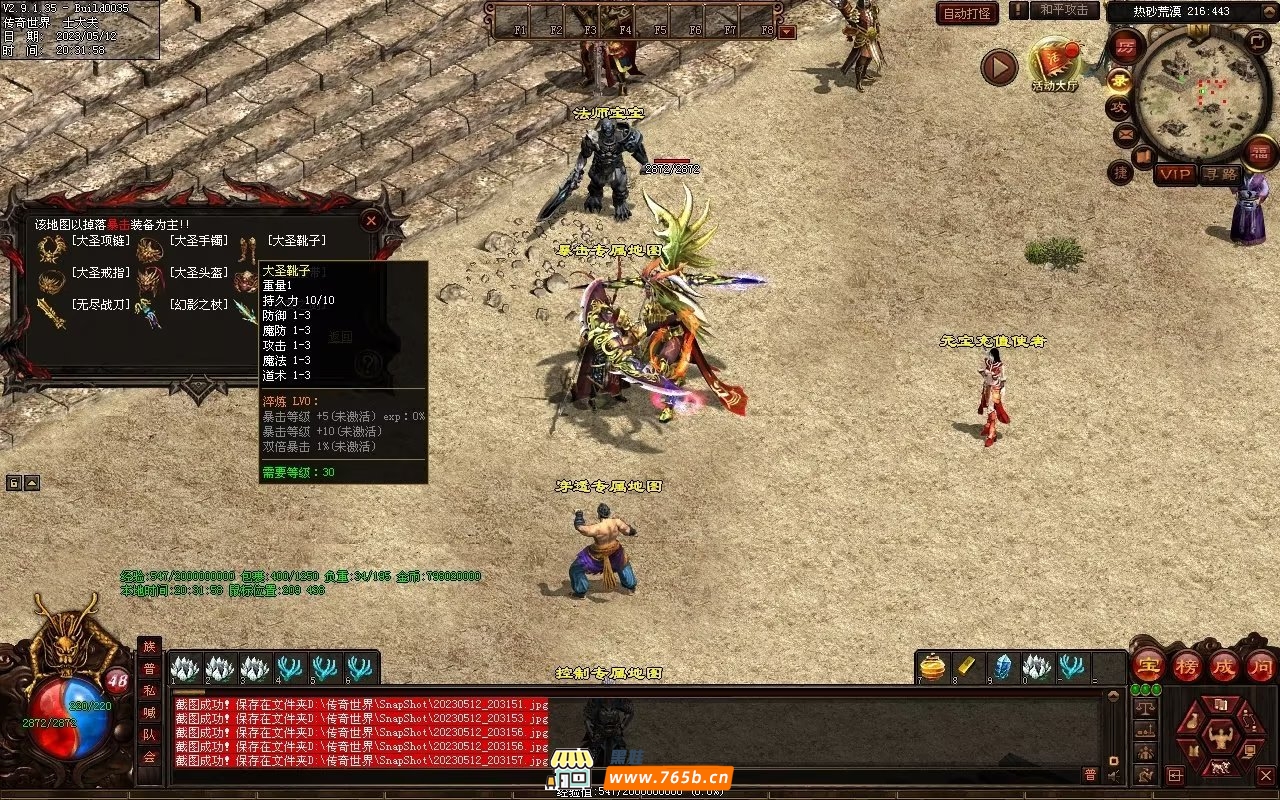Open the minimap of 热砂荒漠
The image size is (1280, 800).
[x=1189, y=93]
